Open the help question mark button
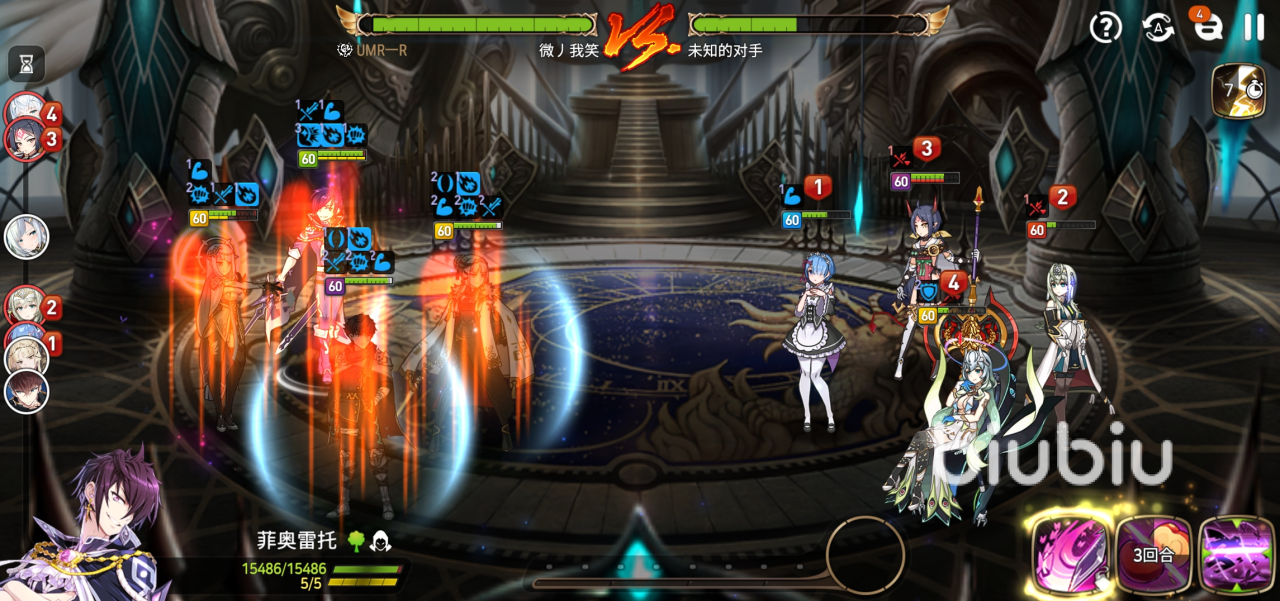Viewport: 1280px width, 601px height. [x=1105, y=28]
